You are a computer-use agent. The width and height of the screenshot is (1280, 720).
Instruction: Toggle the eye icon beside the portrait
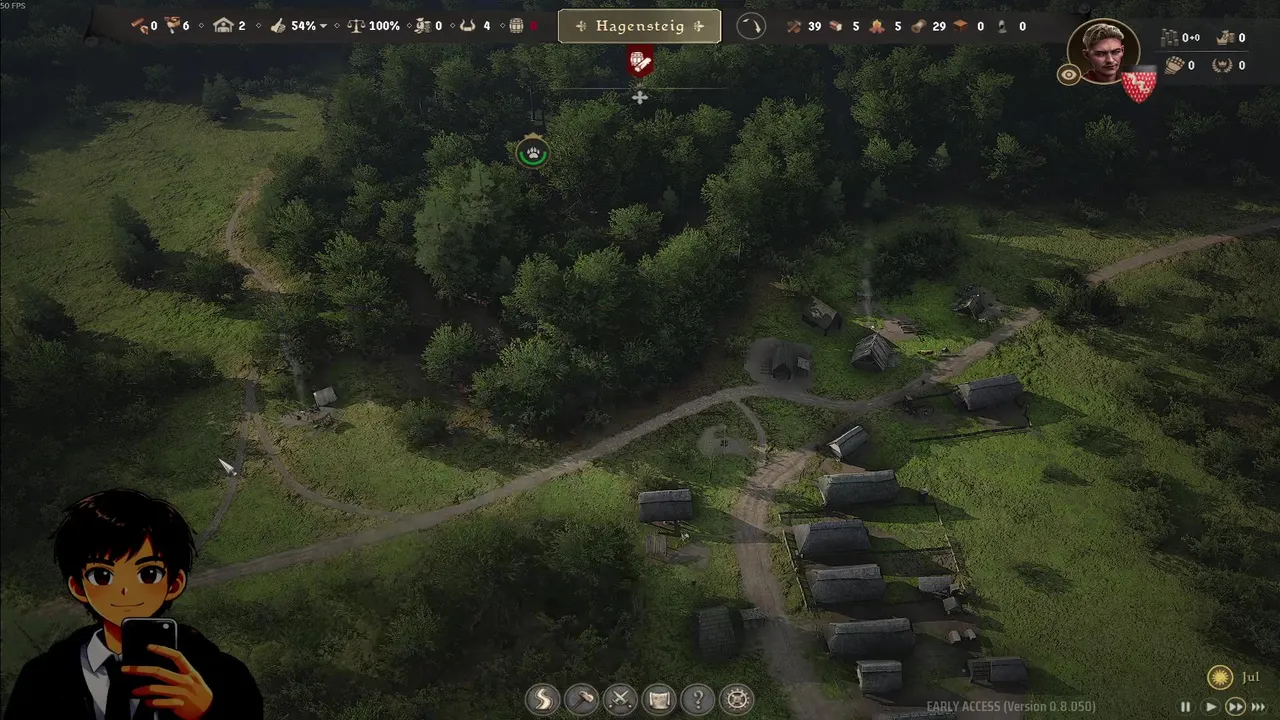point(1069,75)
